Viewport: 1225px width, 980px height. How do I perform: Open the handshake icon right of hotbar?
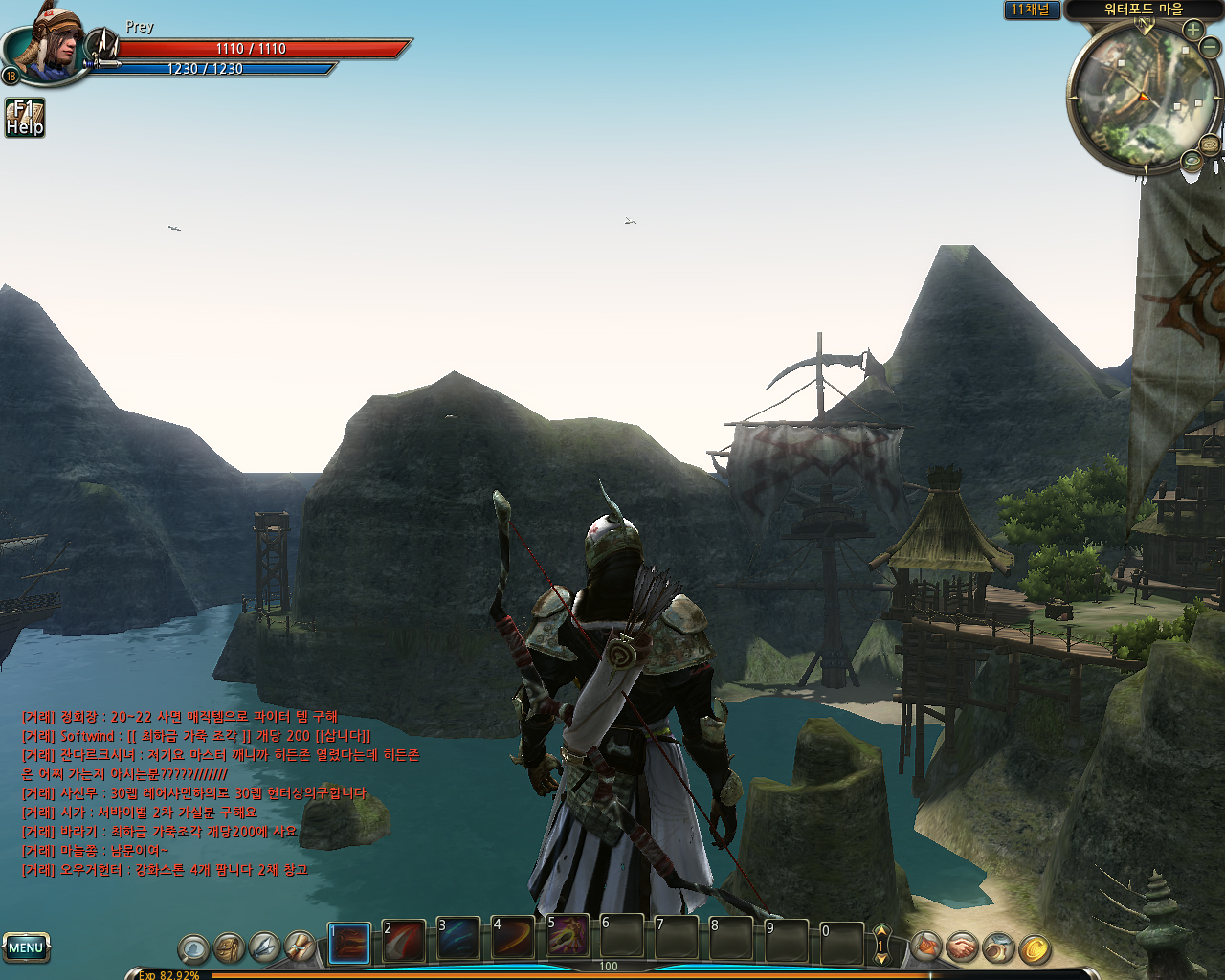pos(963,947)
